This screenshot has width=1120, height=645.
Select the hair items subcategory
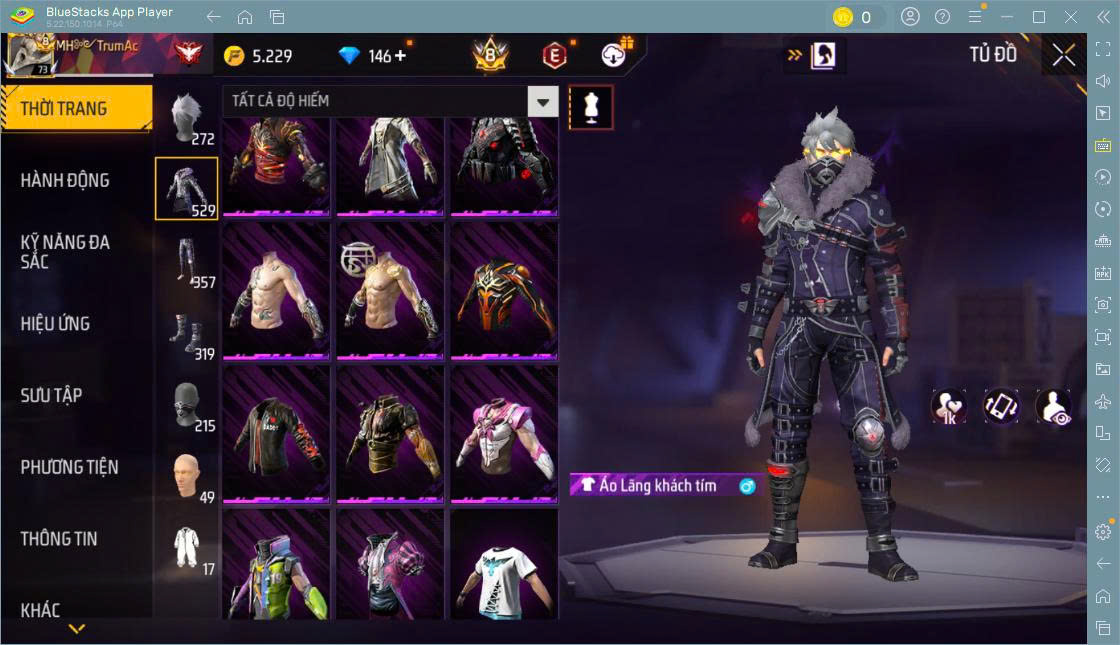[186, 118]
